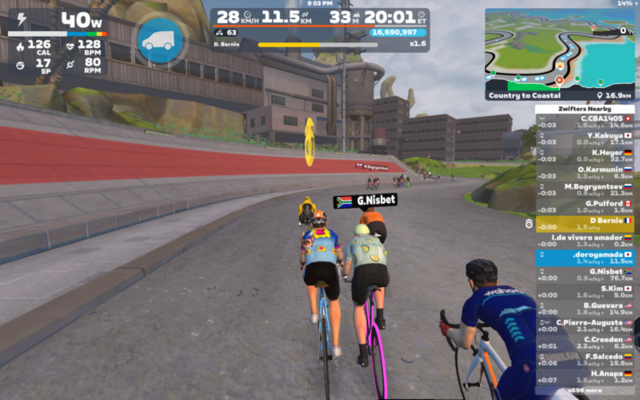Open the Country to Coastal minimap
Screen dimensions: 640x400
point(560,51)
